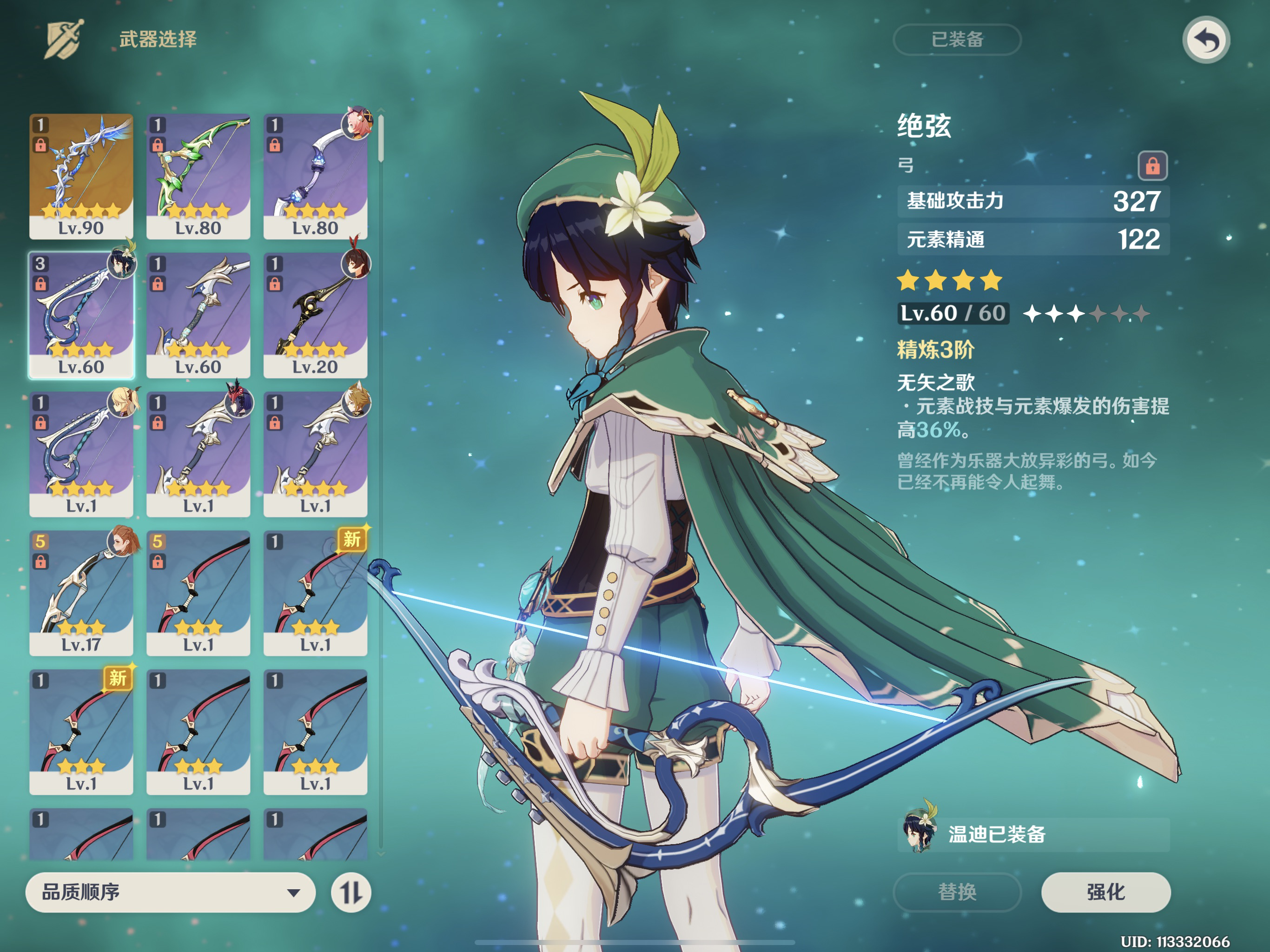Choose the Lv.20 black bow
The image size is (1270, 952).
point(315,315)
